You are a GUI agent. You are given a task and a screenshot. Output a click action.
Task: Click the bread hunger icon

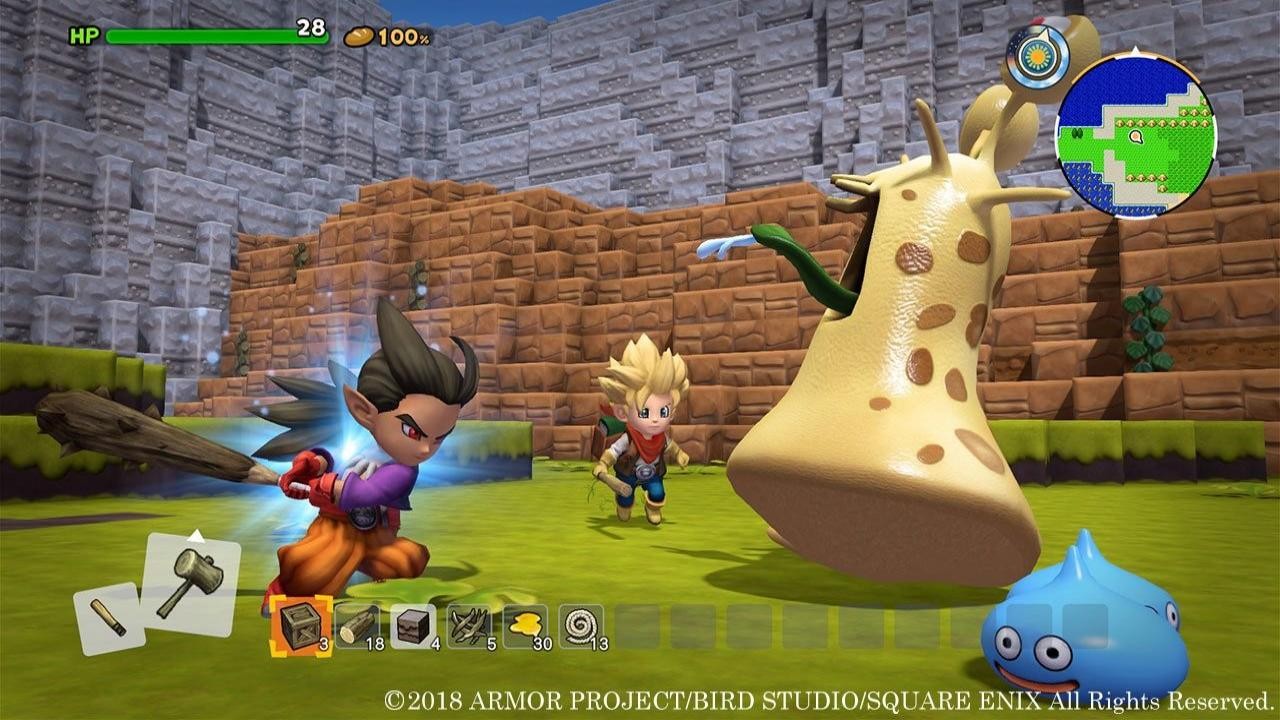click(x=358, y=36)
